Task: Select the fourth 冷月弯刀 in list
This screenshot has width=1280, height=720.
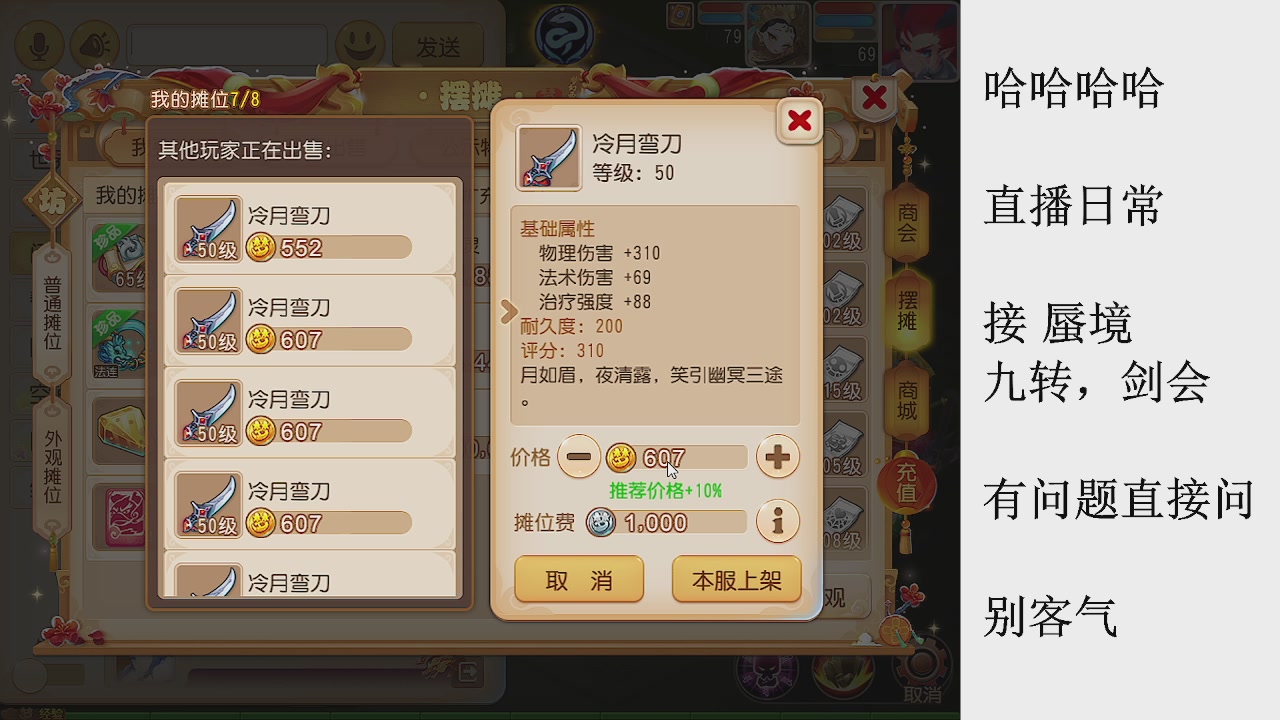Action: pyautogui.click(x=310, y=505)
